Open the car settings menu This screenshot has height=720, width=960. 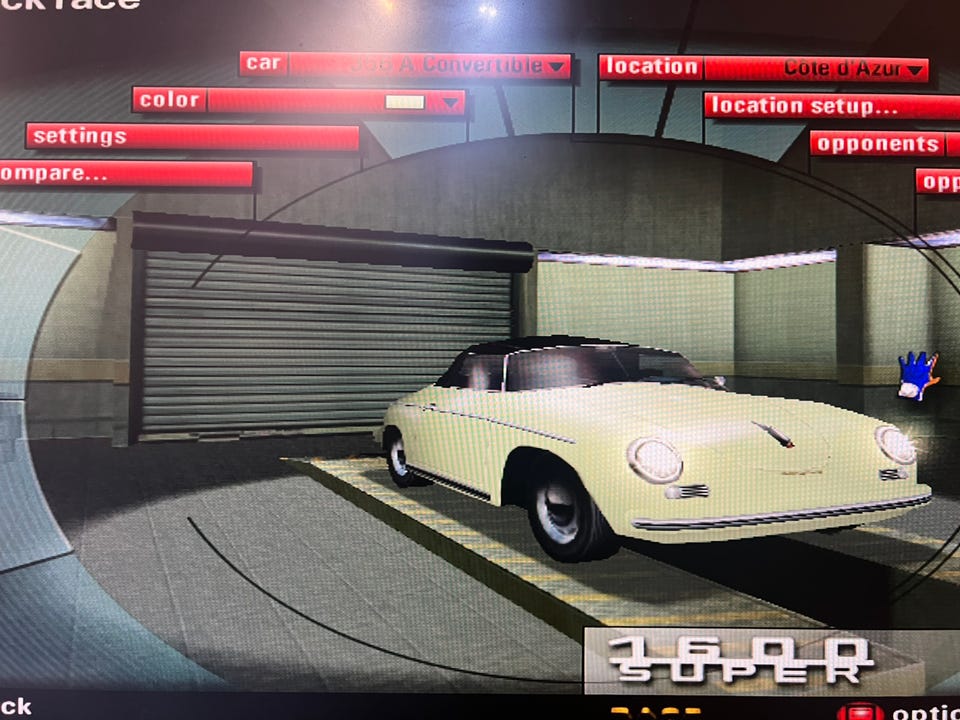(192, 137)
